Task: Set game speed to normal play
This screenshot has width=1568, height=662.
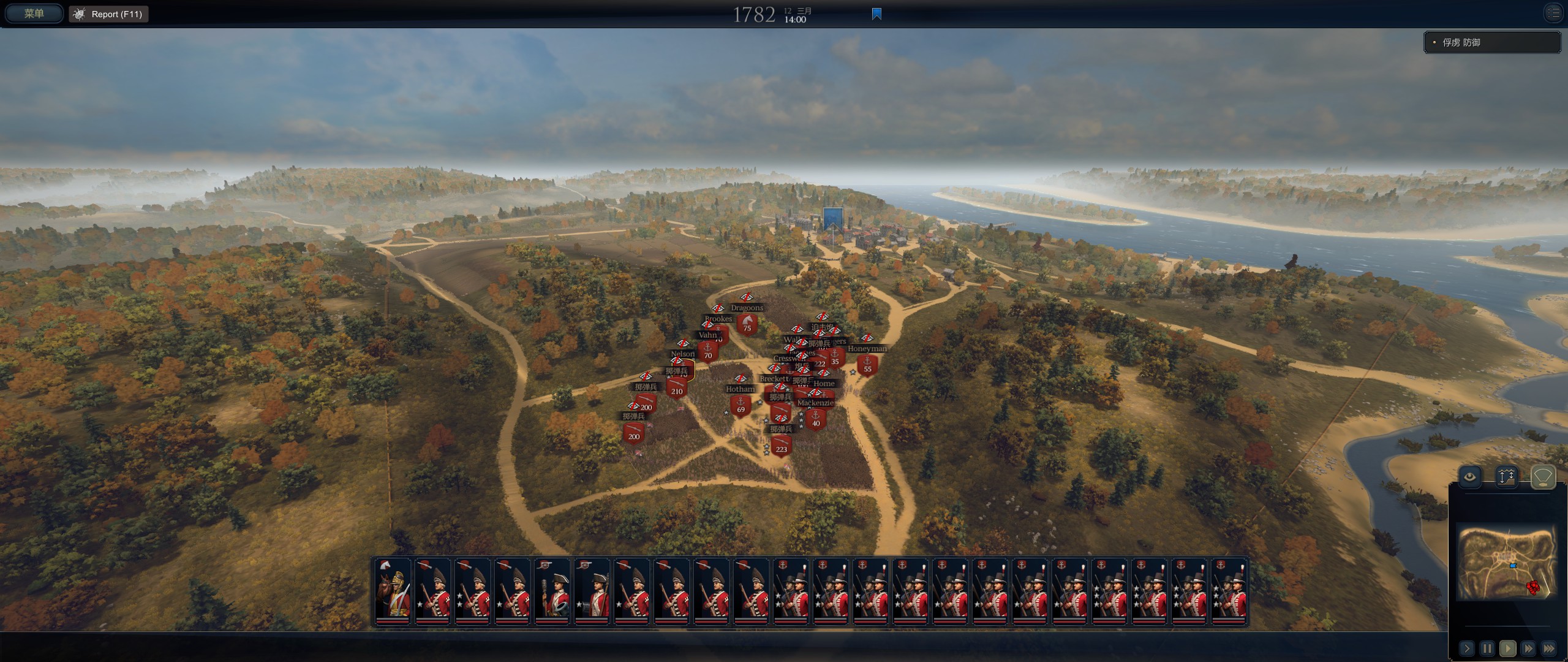Action: pos(1507,648)
